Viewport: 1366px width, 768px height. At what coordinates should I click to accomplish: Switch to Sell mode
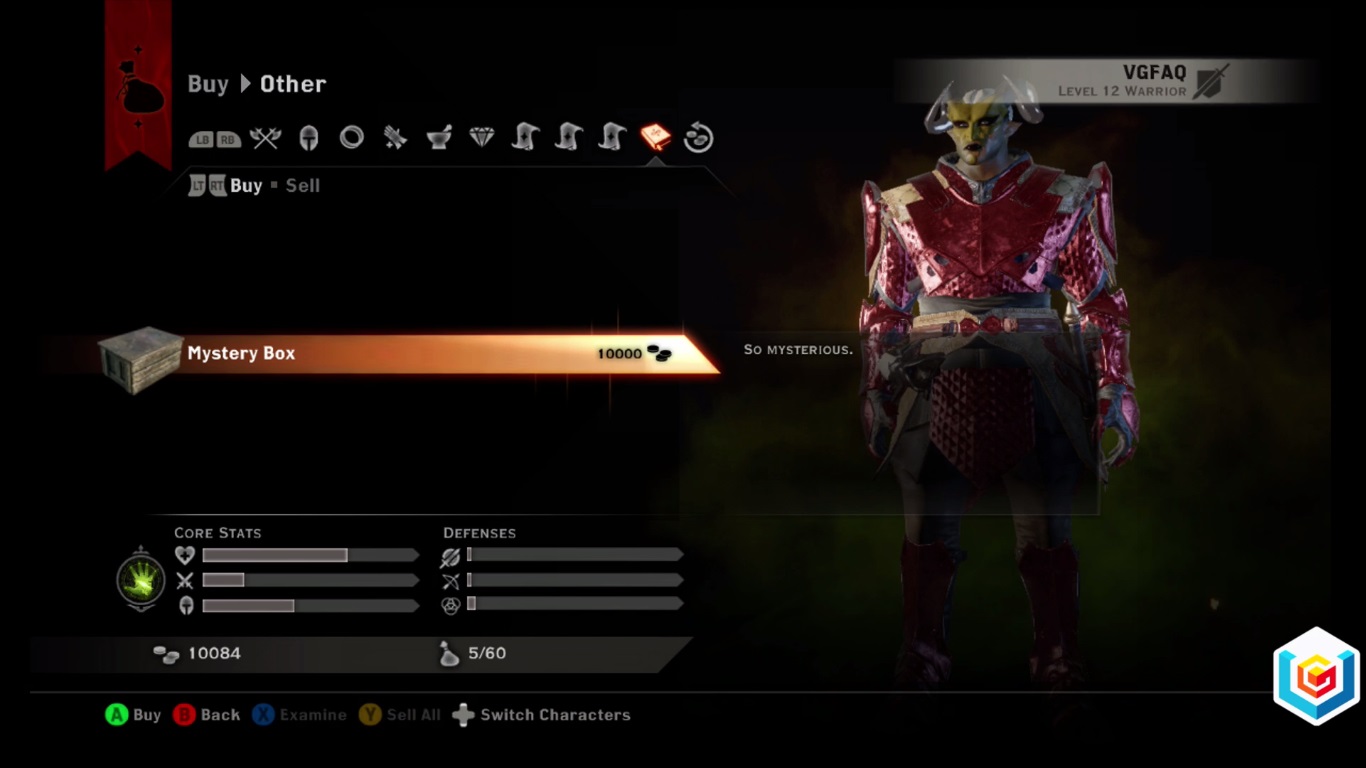click(303, 185)
